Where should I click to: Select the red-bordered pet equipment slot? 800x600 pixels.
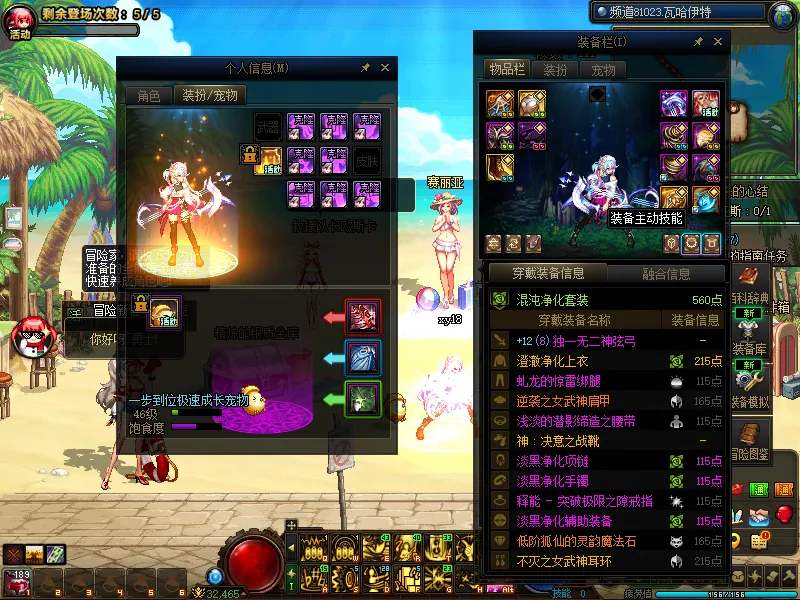[361, 317]
